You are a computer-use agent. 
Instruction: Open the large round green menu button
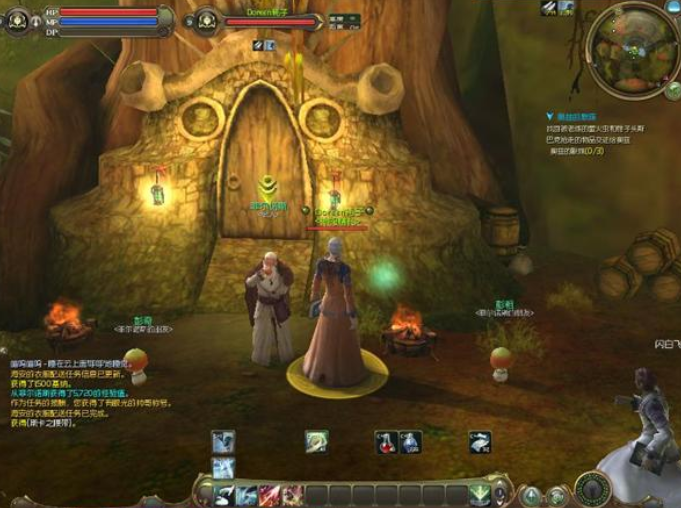[593, 488]
